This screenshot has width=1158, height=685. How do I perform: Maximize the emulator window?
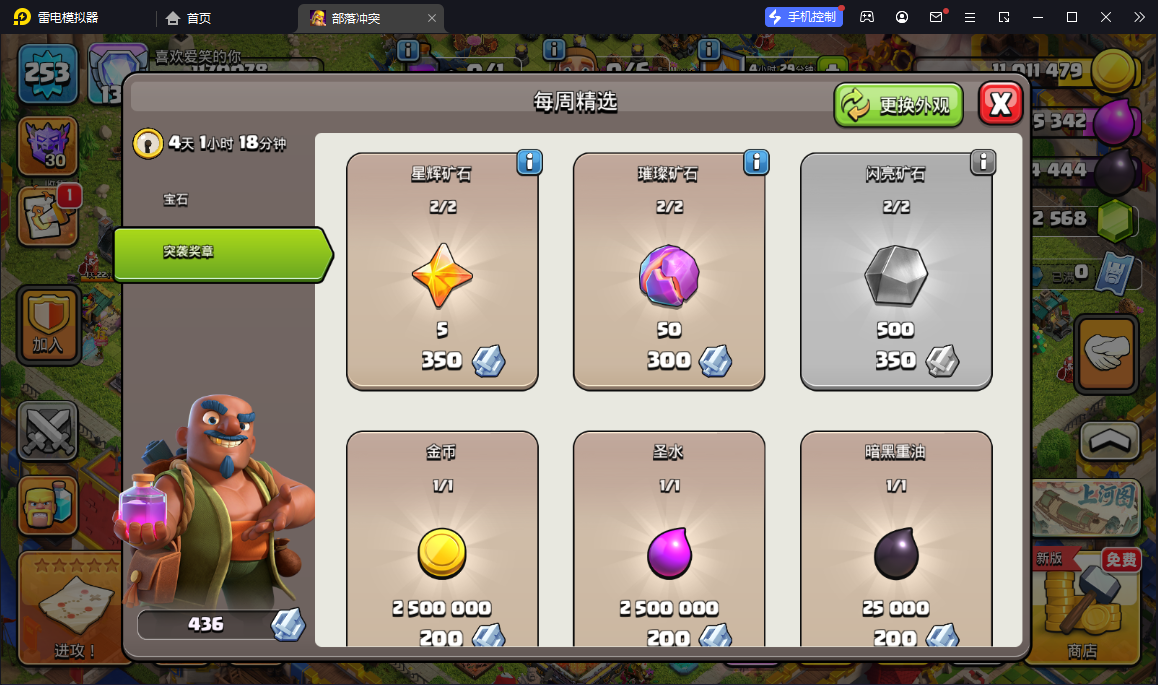(1072, 17)
